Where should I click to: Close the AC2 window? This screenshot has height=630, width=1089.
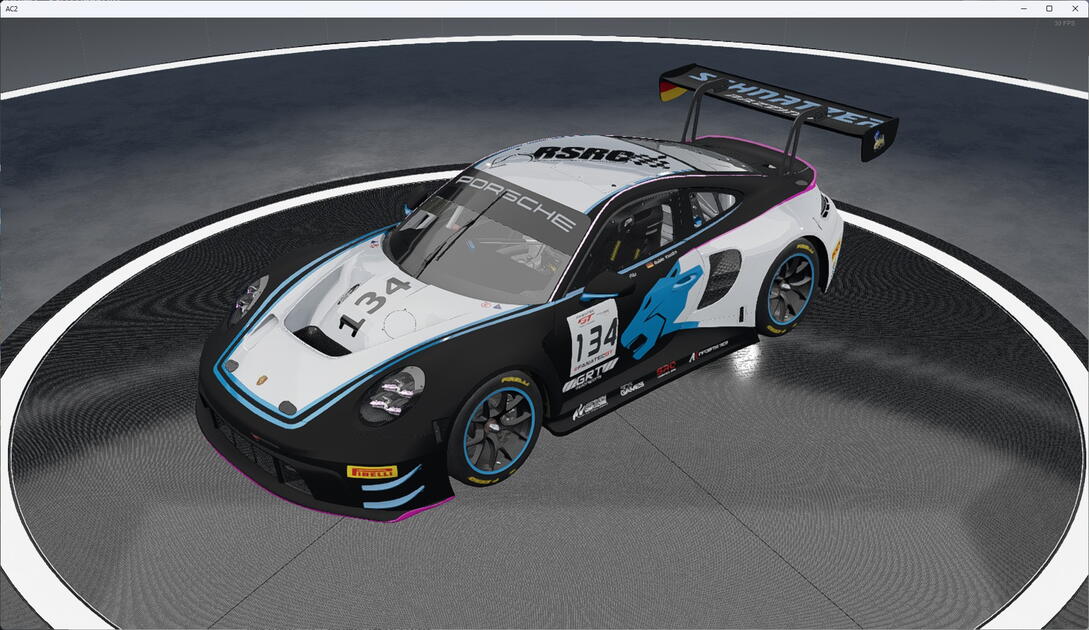(x=1074, y=8)
